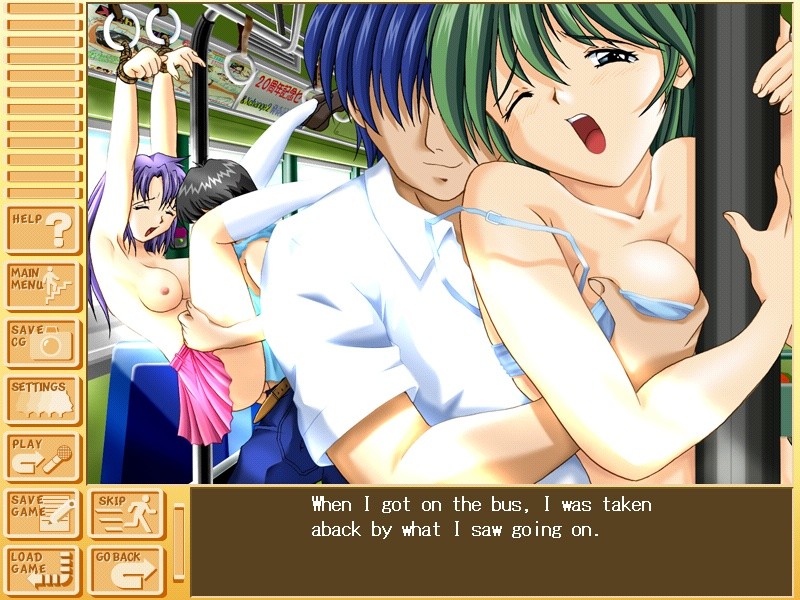Select the Play button
The height and width of the screenshot is (600, 800).
(x=43, y=456)
